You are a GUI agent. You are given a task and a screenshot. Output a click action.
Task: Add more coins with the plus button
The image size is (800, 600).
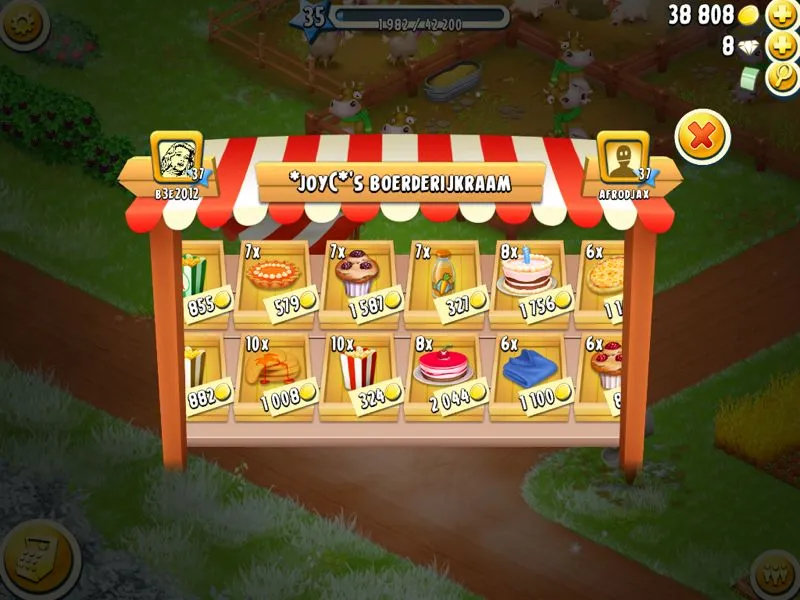[x=781, y=15]
